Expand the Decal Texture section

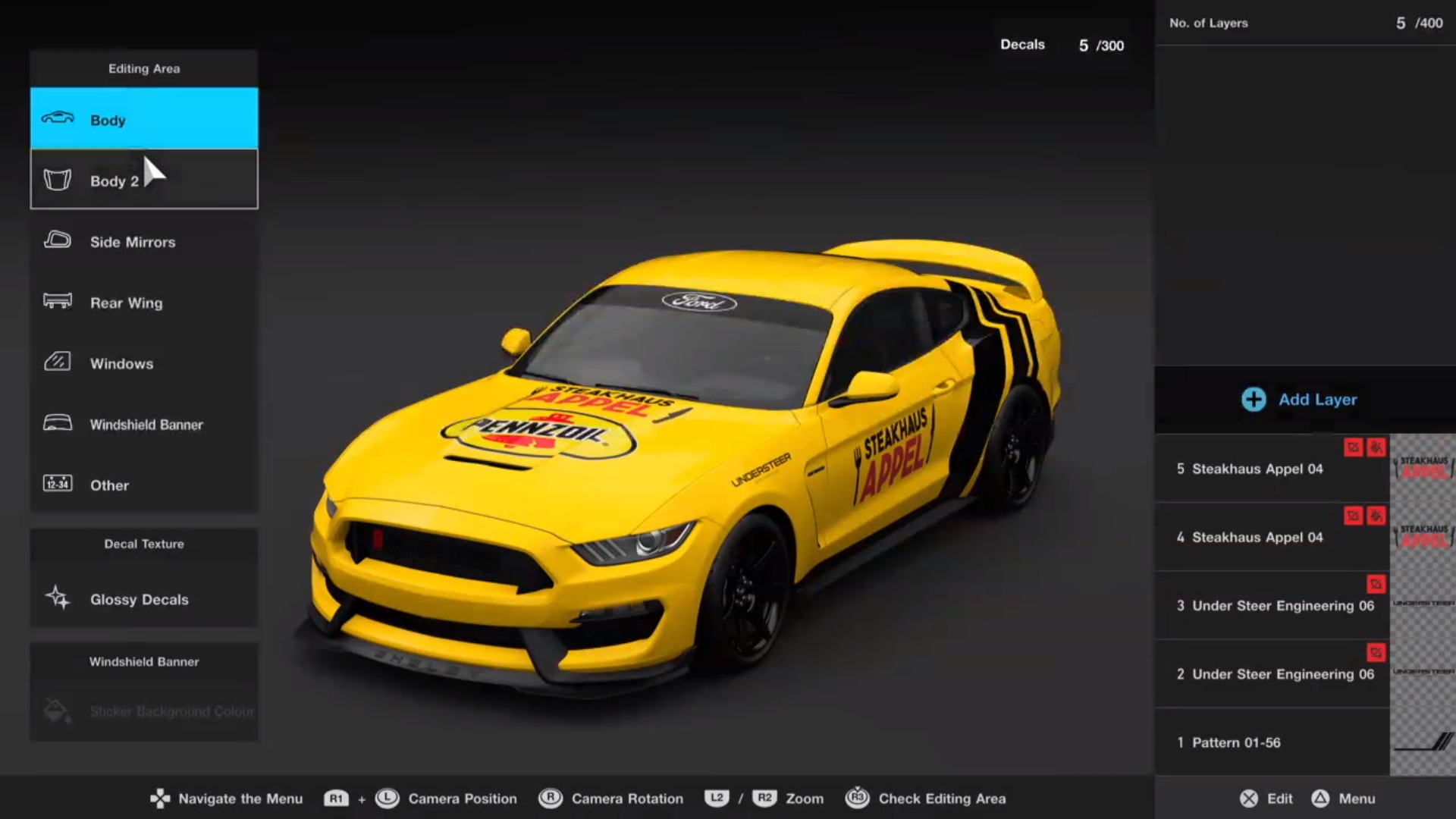pyautogui.click(x=144, y=544)
